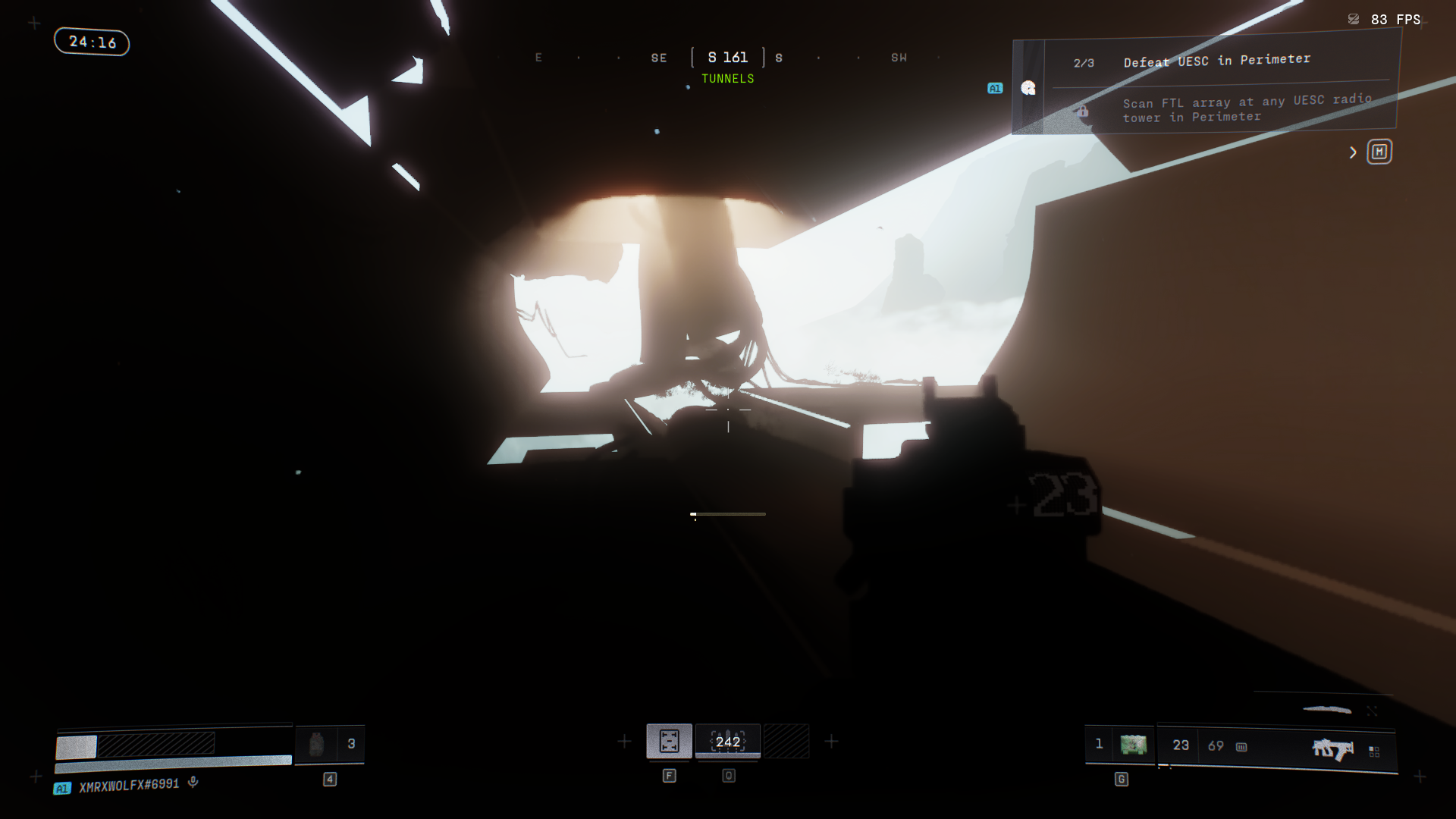Click the weapon mod grid icon
The image size is (1456, 819).
point(1374,751)
